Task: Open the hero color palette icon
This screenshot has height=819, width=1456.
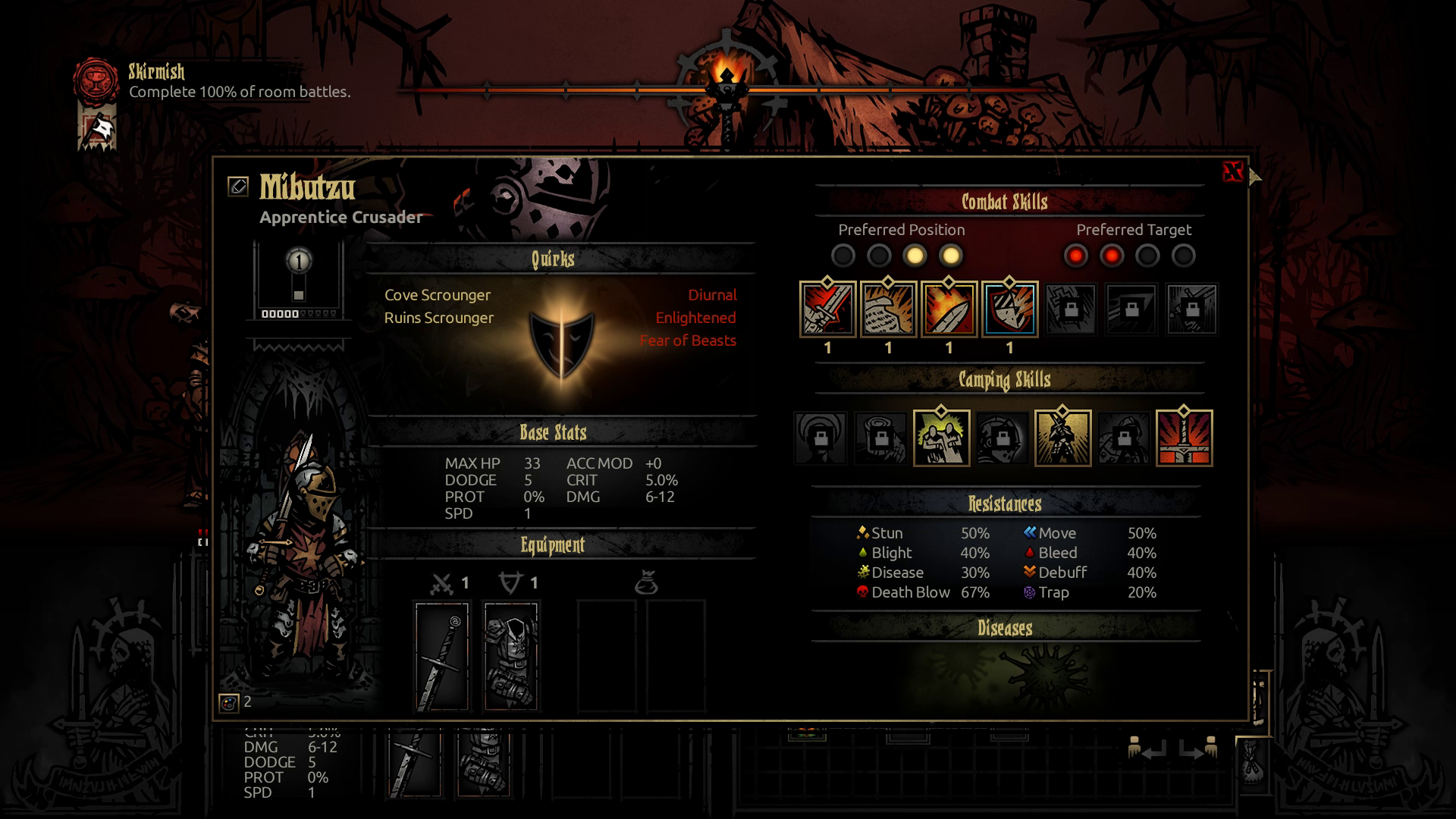Action: 228,703
